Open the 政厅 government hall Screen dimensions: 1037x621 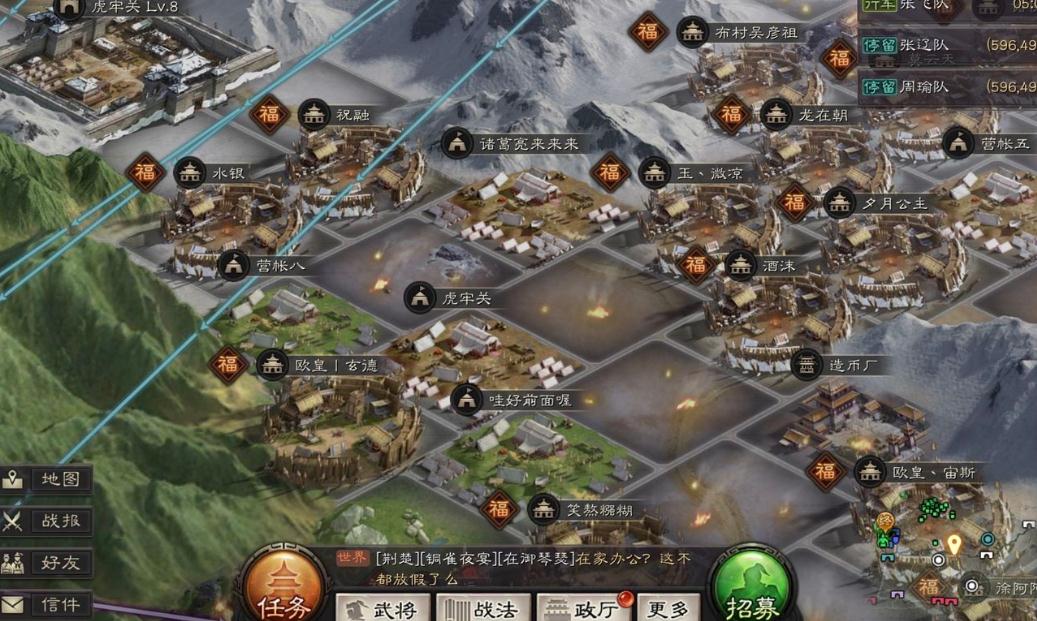point(583,608)
